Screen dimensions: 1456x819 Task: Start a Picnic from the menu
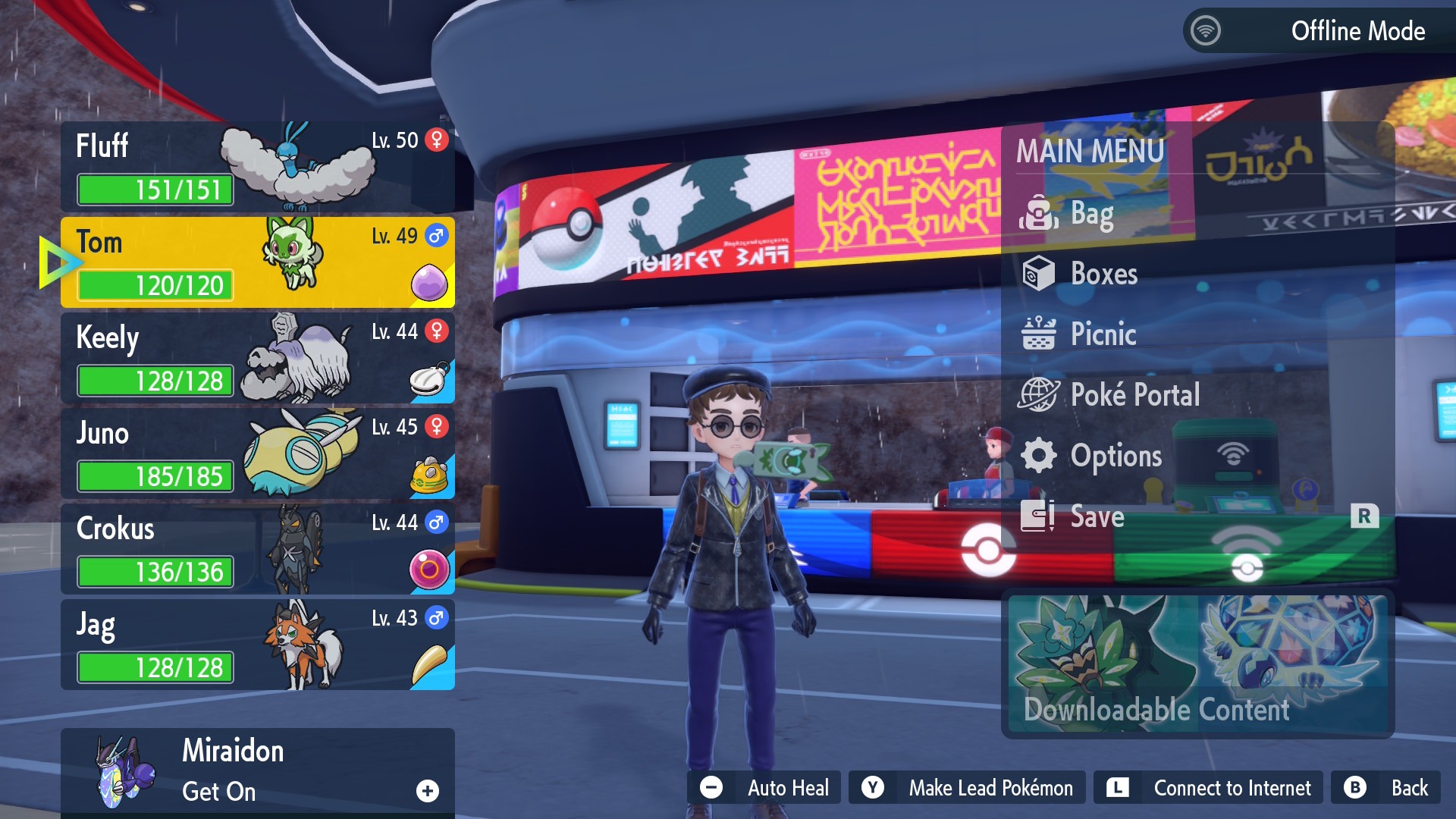[x=1102, y=334]
